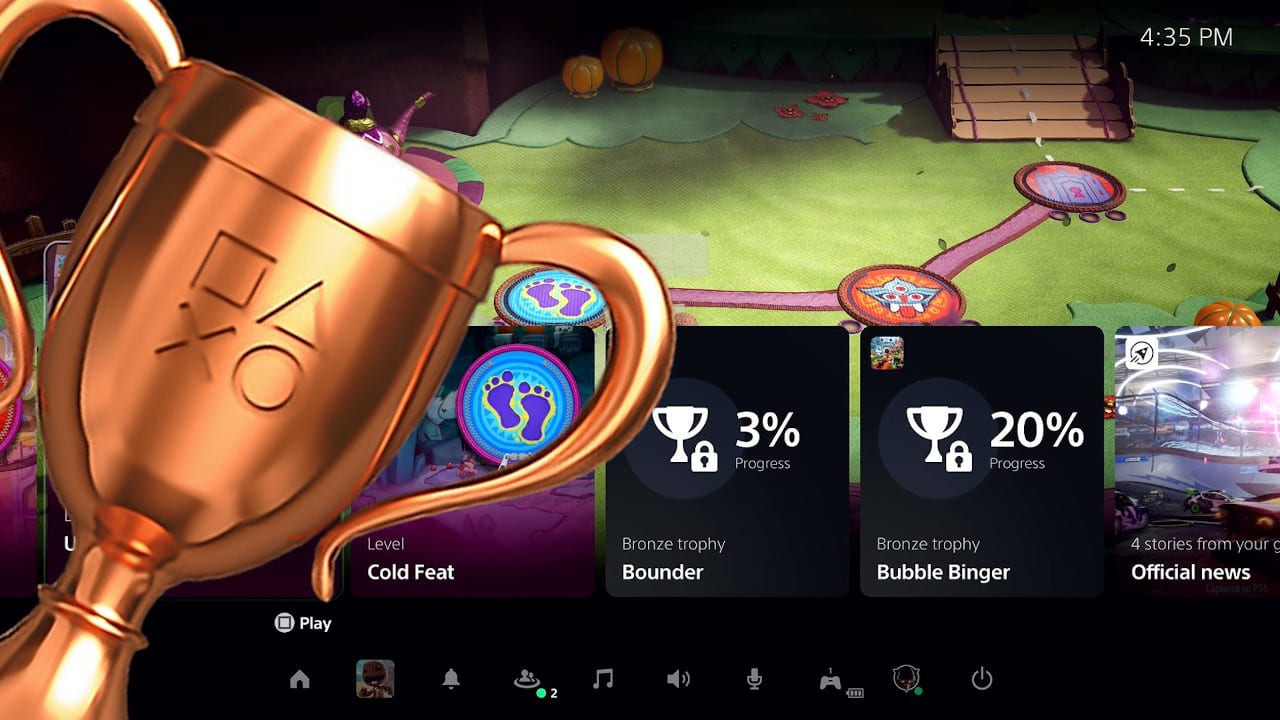Open the Home screen
1280x720 pixels.
pos(302,679)
